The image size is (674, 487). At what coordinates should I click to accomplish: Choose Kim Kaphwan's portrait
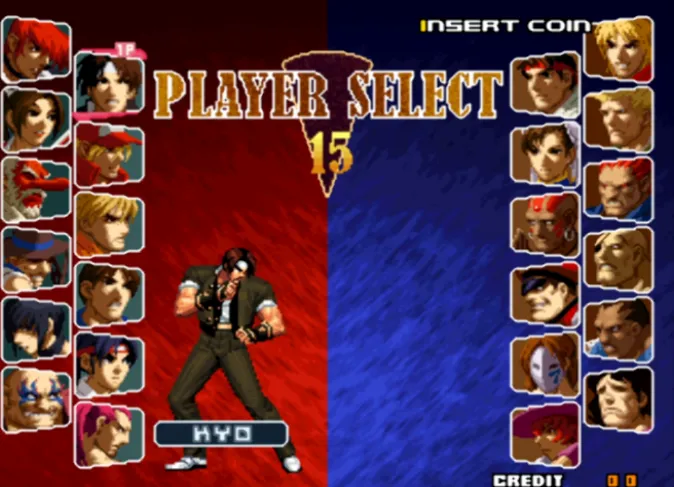coord(108,296)
